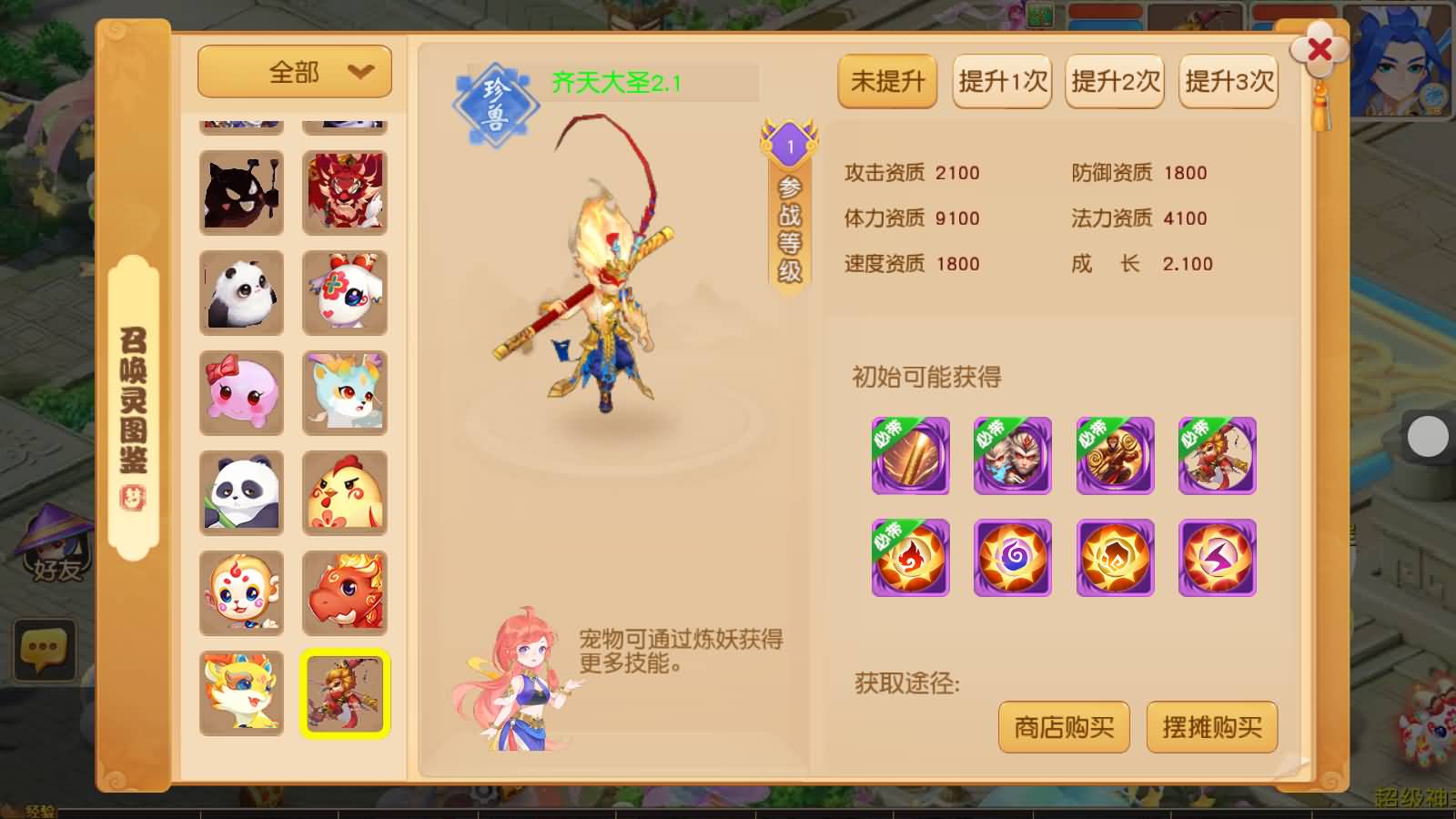Select the golden cudgel skill icon
1456x819 pixels.
point(909,456)
